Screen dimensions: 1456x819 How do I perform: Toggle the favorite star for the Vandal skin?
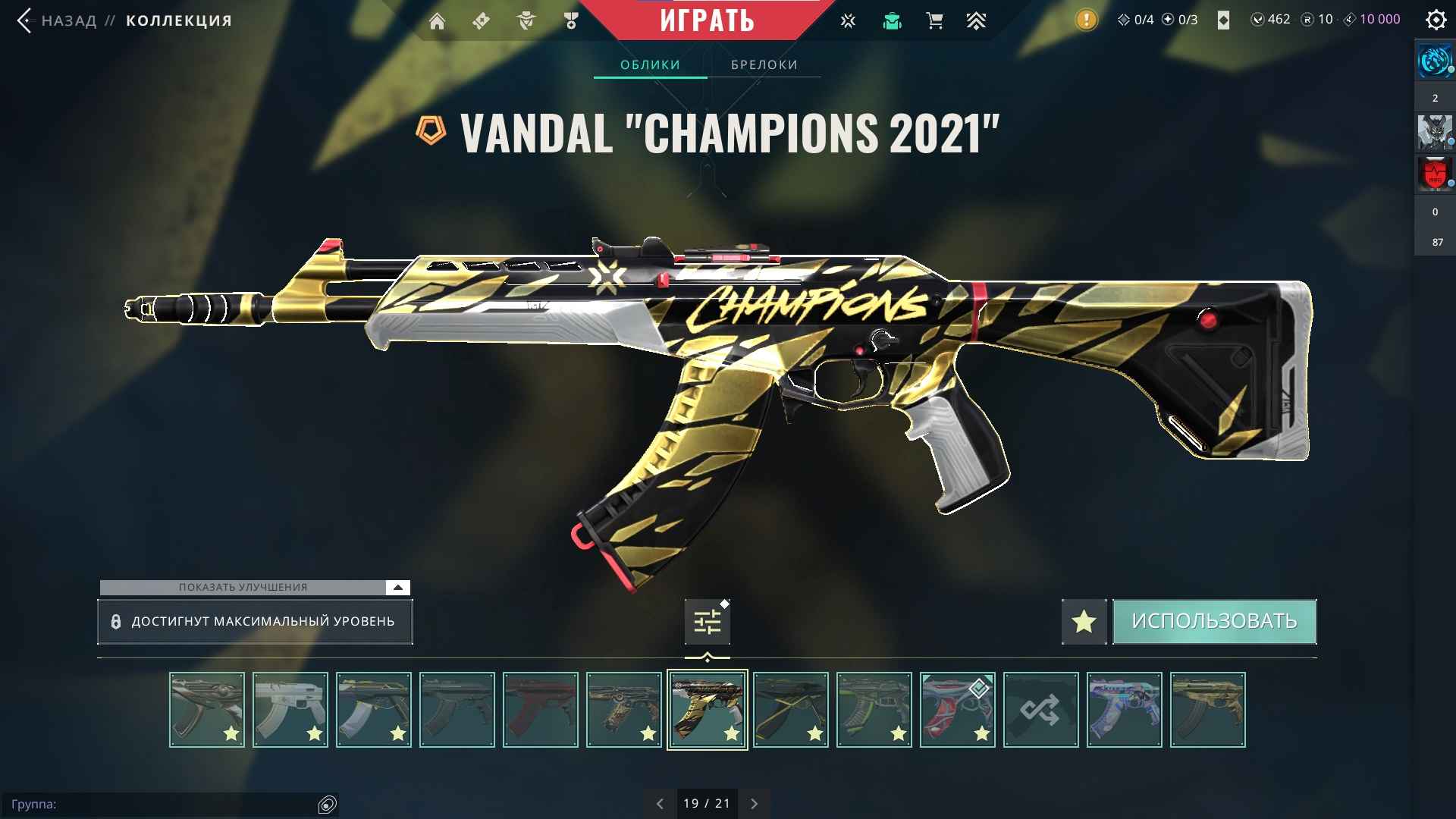tap(1084, 621)
